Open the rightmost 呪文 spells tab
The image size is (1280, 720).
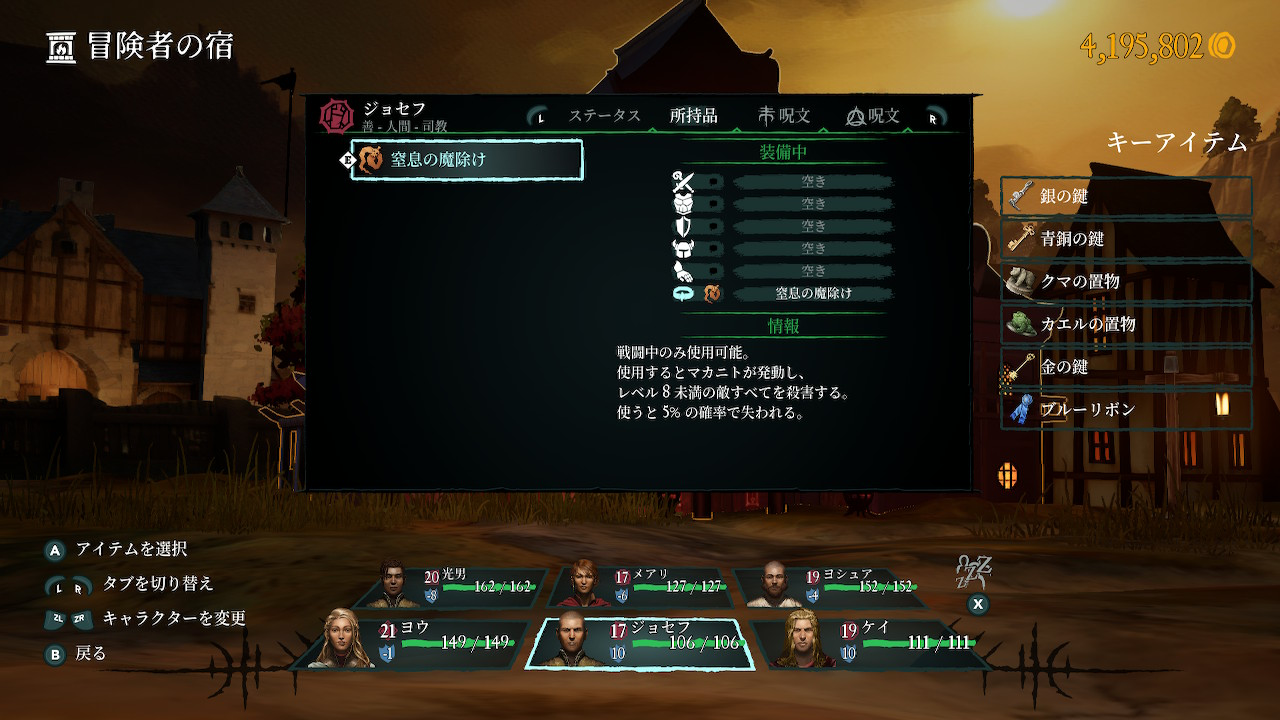click(x=874, y=114)
